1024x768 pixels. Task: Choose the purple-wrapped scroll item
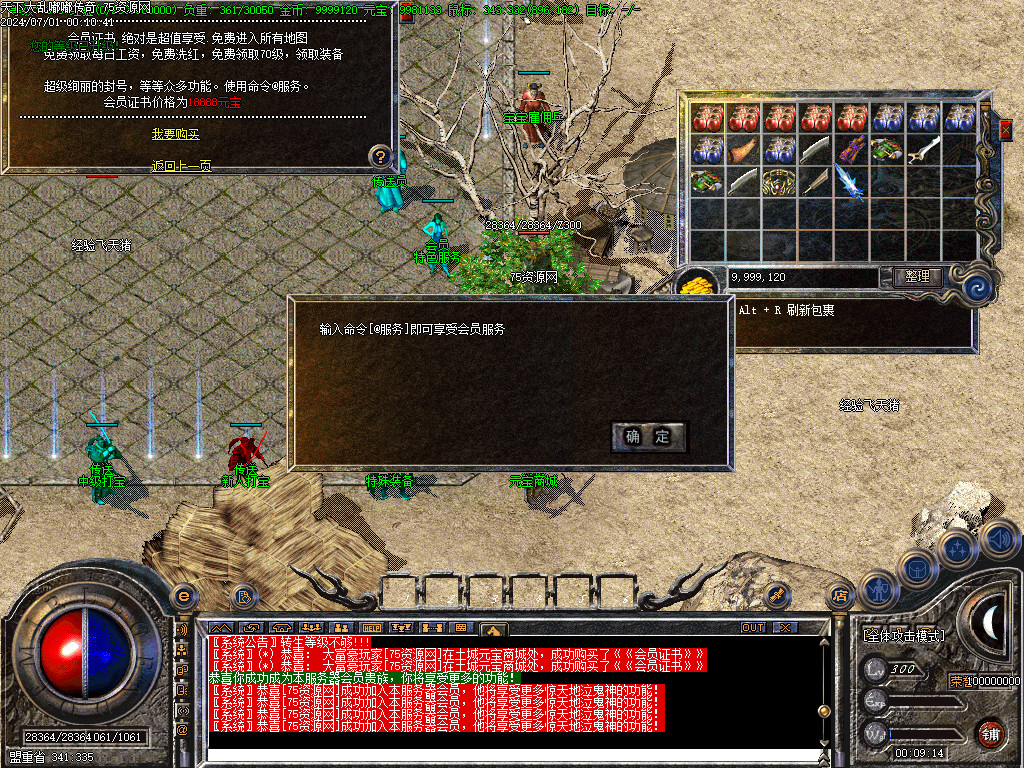[851, 150]
